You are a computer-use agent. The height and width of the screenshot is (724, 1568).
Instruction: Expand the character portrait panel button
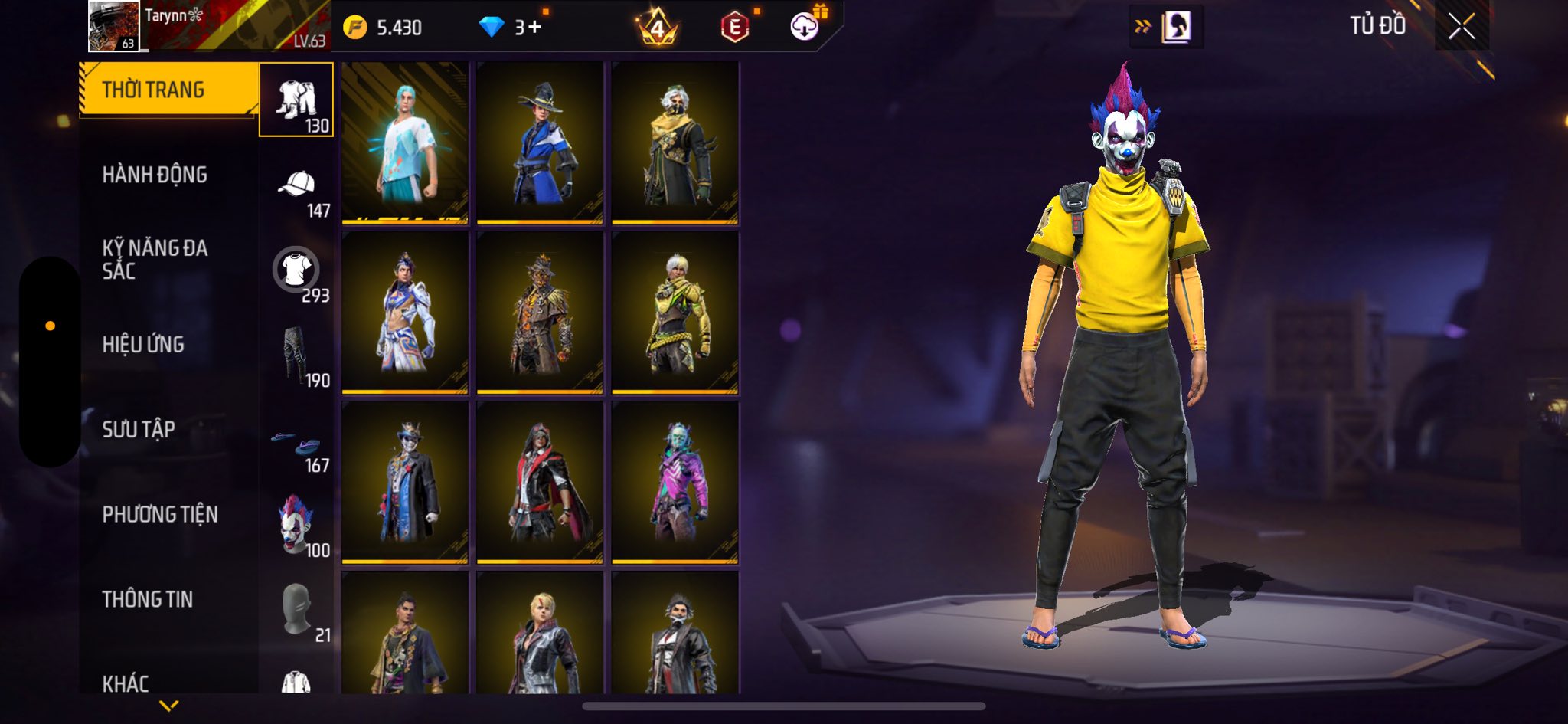coord(1166,27)
